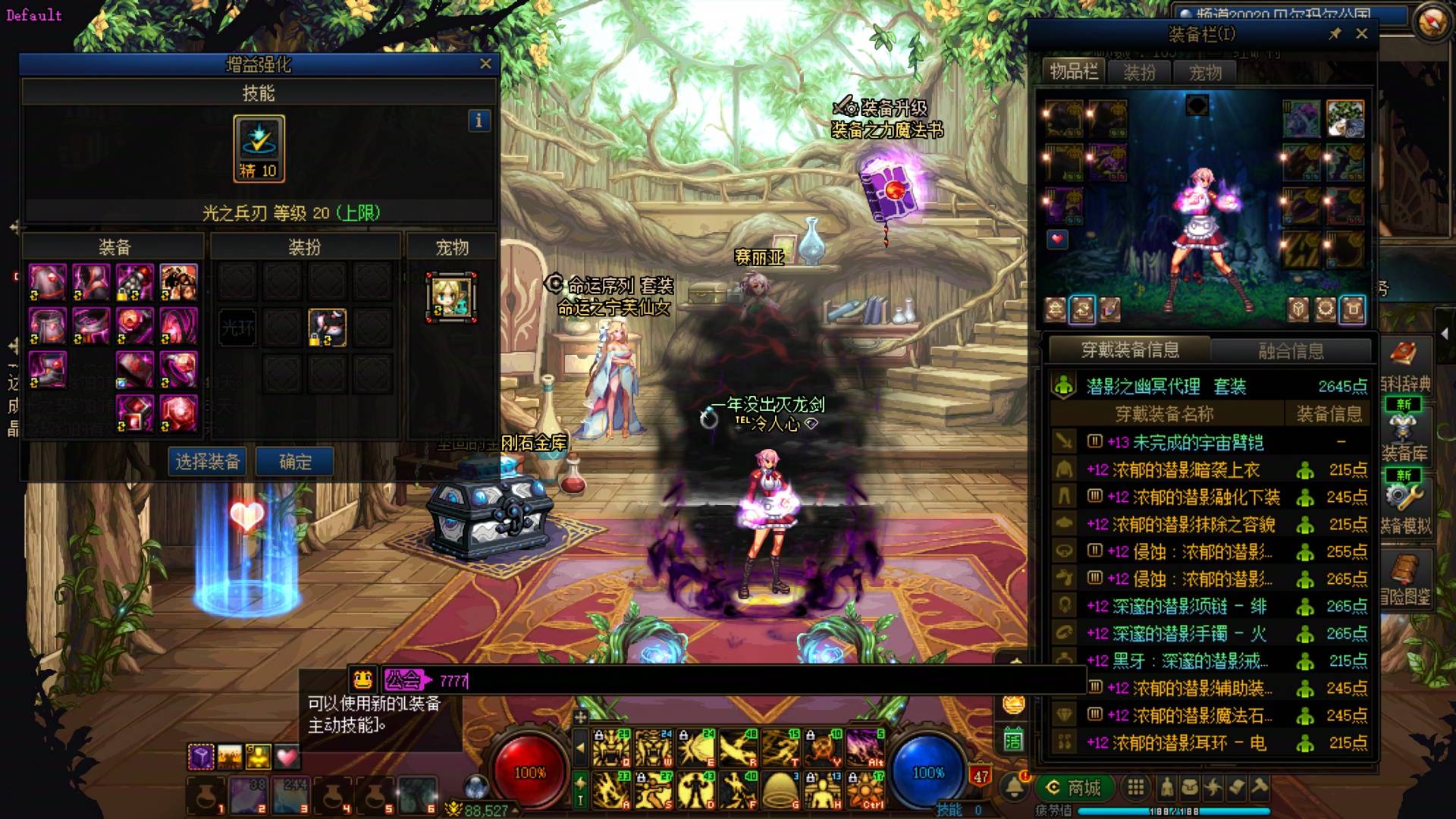Open the 装备库 side menu icon
The width and height of the screenshot is (1456, 819).
point(1404,435)
